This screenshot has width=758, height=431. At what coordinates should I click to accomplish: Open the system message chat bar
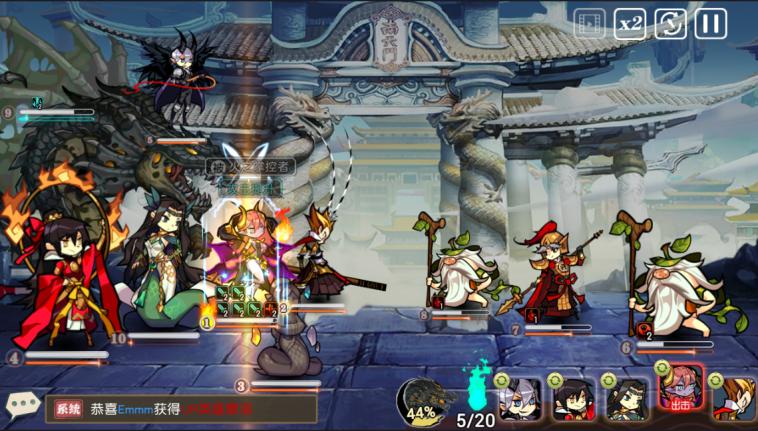[x=182, y=408]
